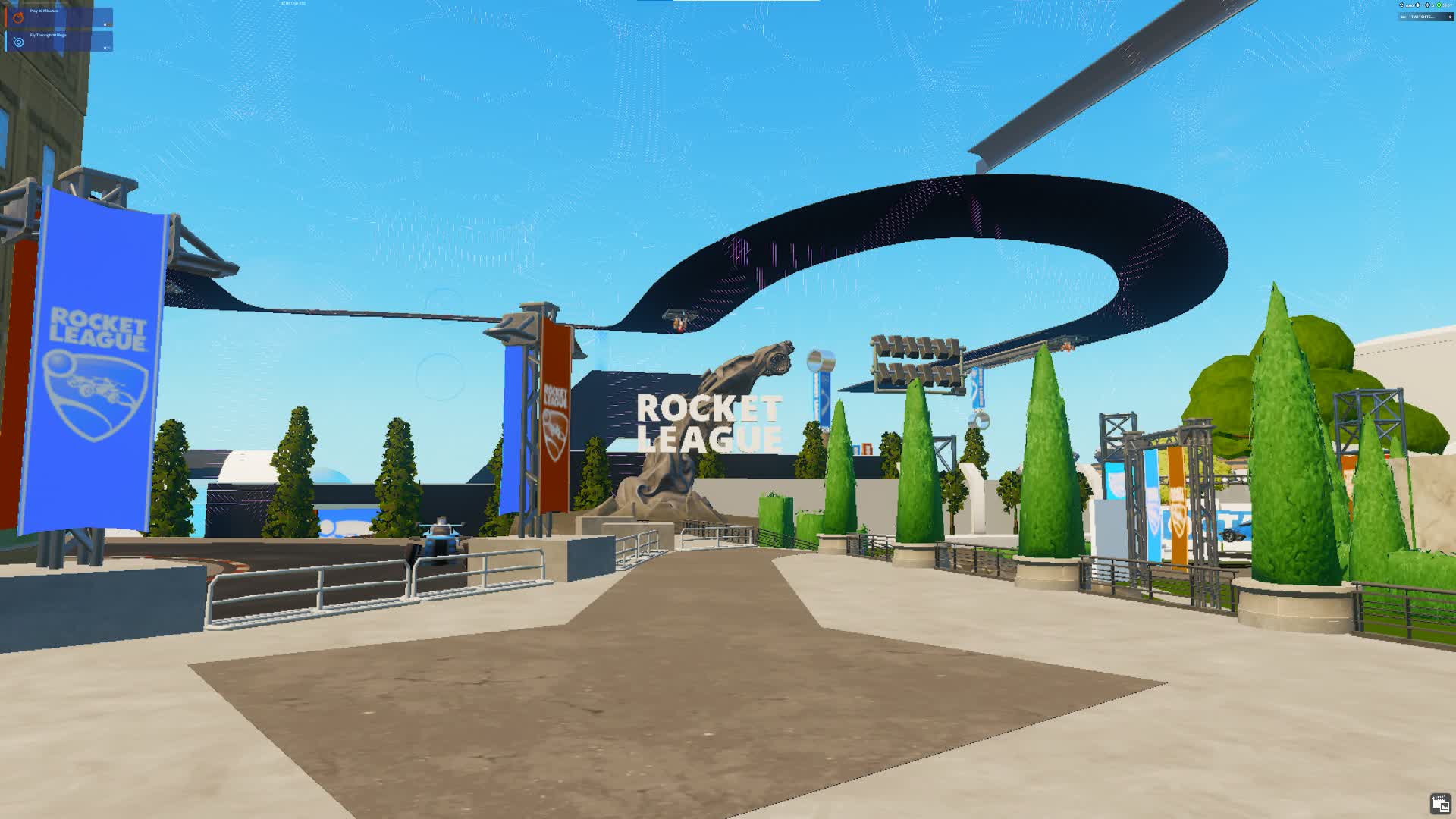Select the Play 10 Minutes quest tracker
Viewport: 1456px width, 819px height.
tap(59, 17)
